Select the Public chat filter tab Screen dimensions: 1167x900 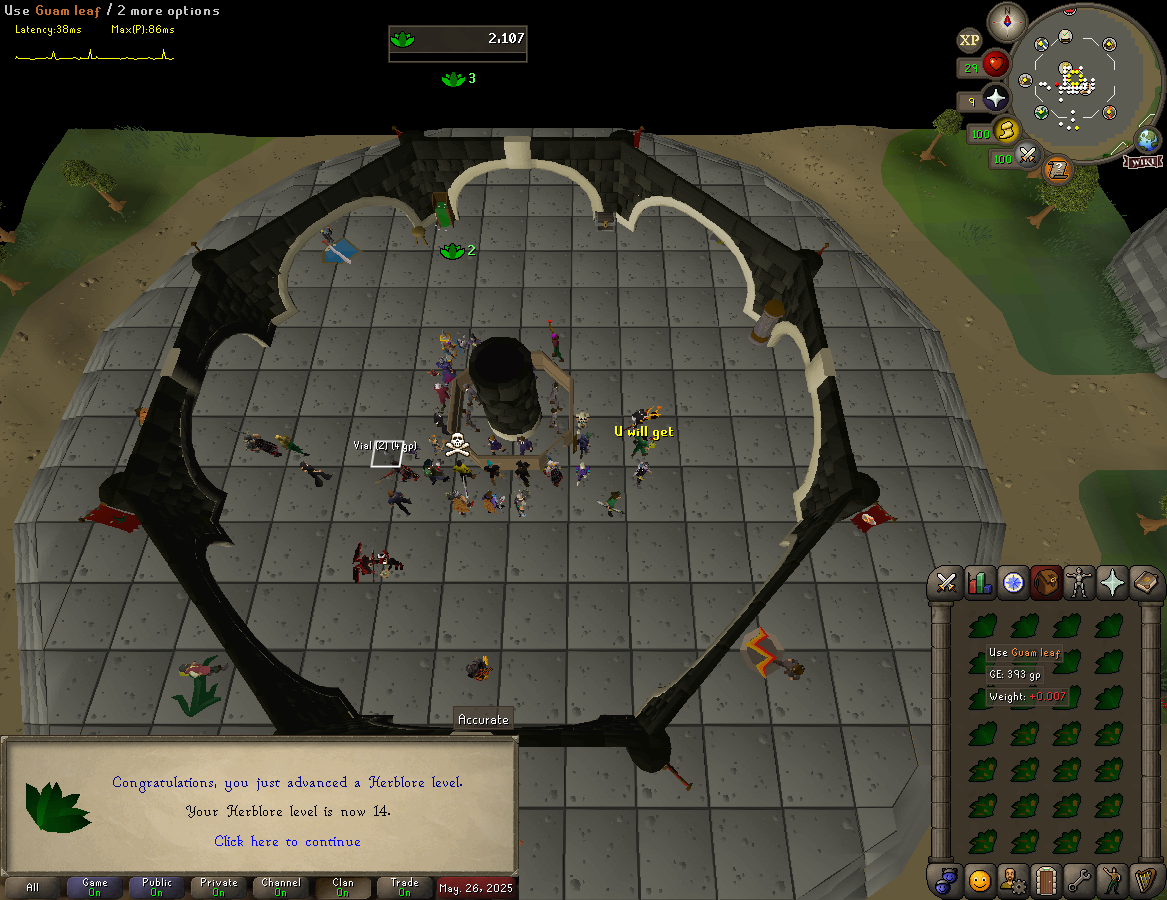[157, 887]
